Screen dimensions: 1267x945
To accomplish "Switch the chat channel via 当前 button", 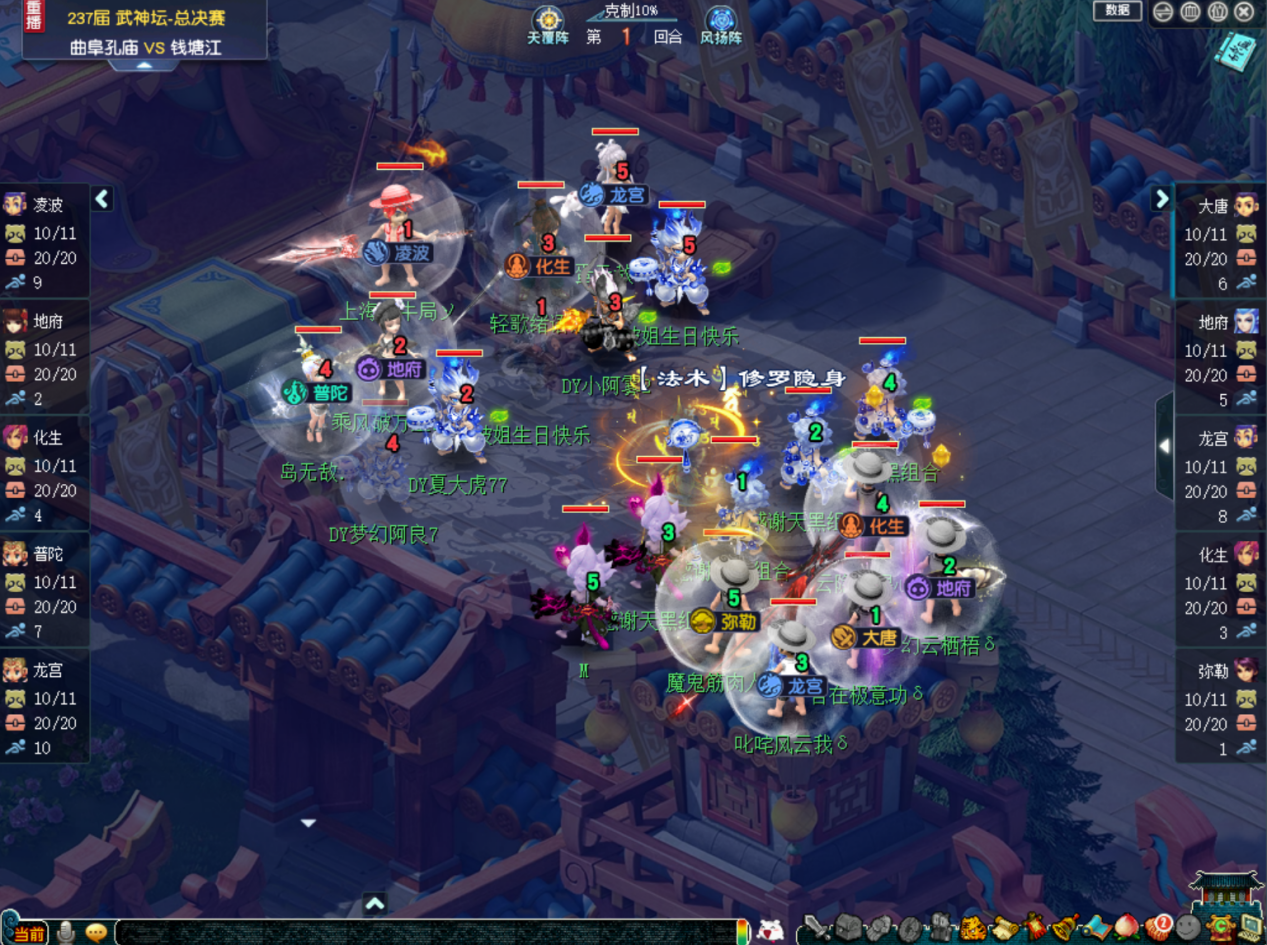I will coord(26,933).
